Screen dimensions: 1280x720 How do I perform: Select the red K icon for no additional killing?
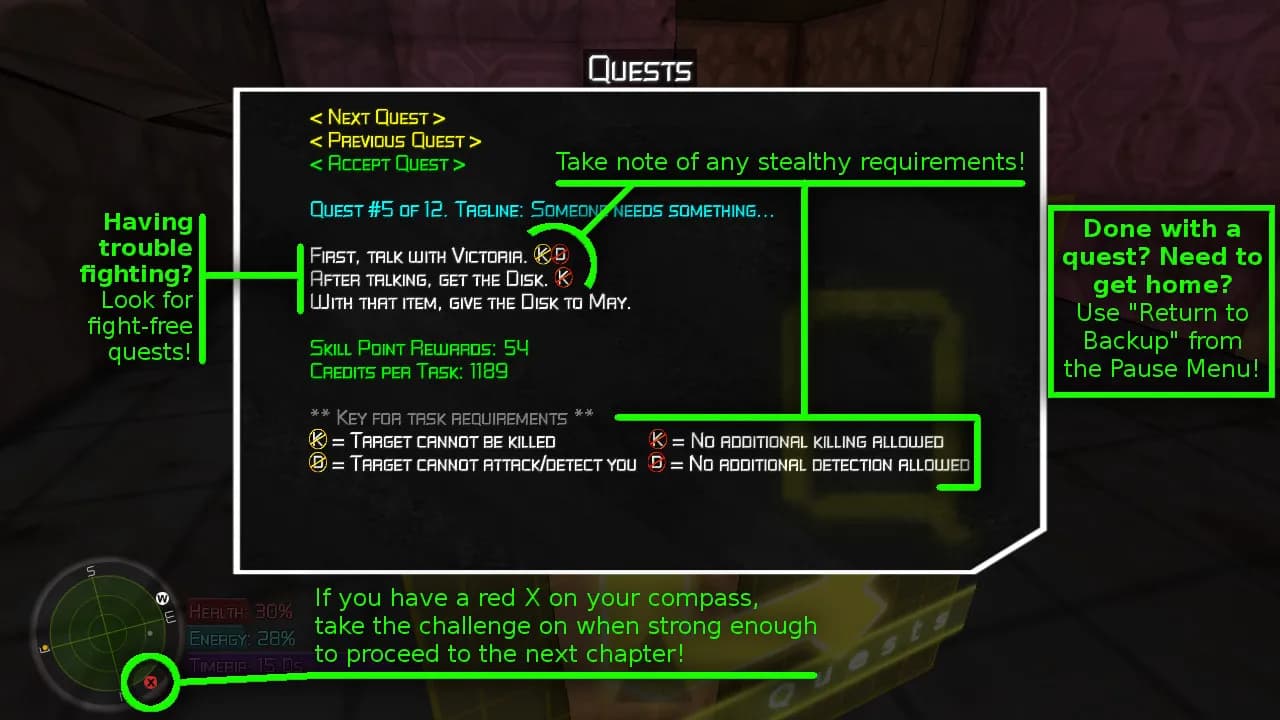pyautogui.click(x=656, y=441)
